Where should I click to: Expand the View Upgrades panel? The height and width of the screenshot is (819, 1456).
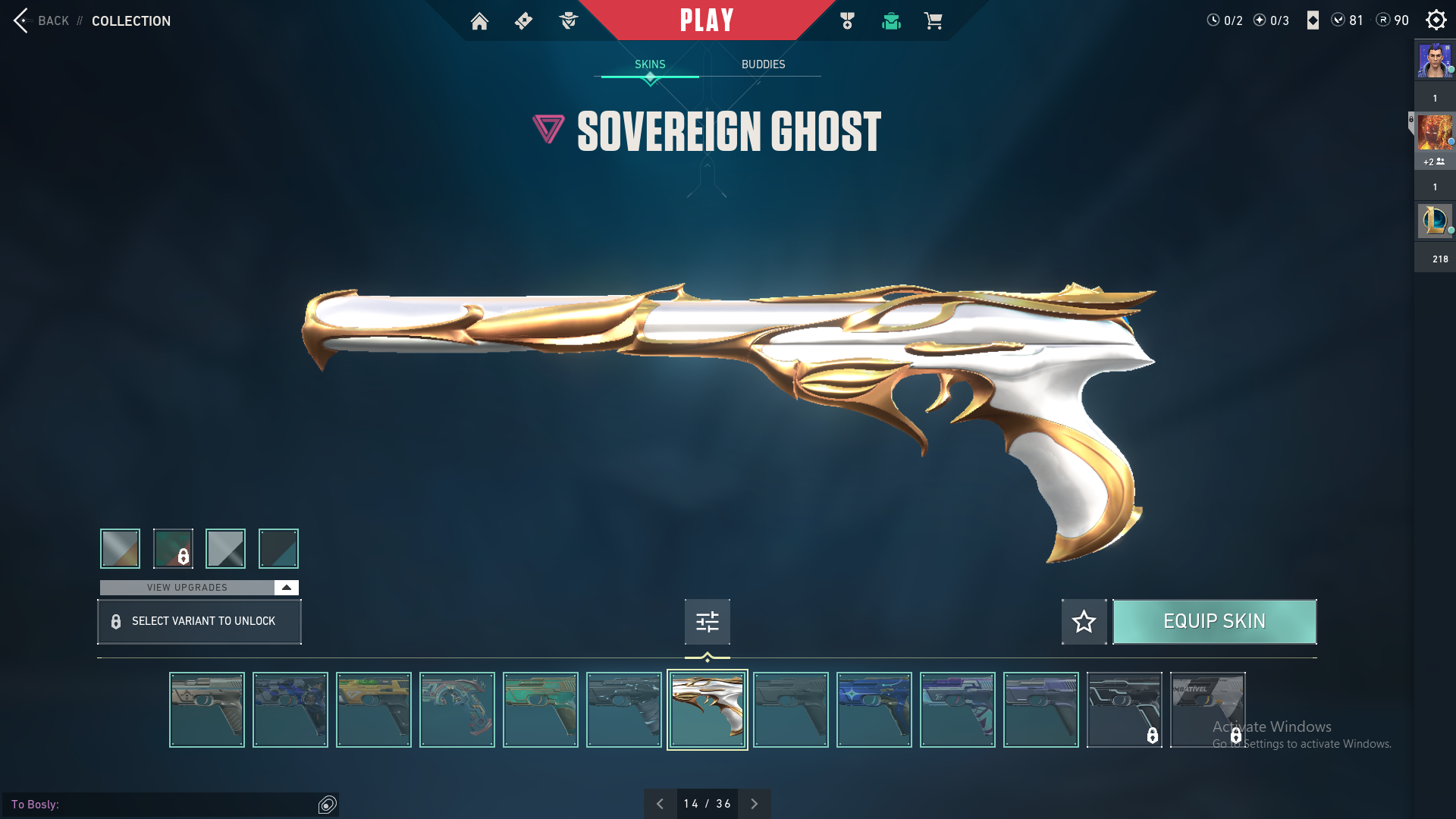pos(286,588)
